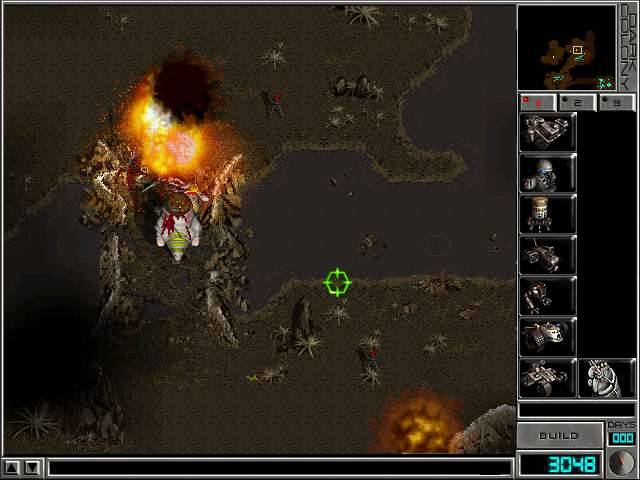The image size is (640, 480).
Task: Choose the bipedal walker mech icon
Action: 547,296
